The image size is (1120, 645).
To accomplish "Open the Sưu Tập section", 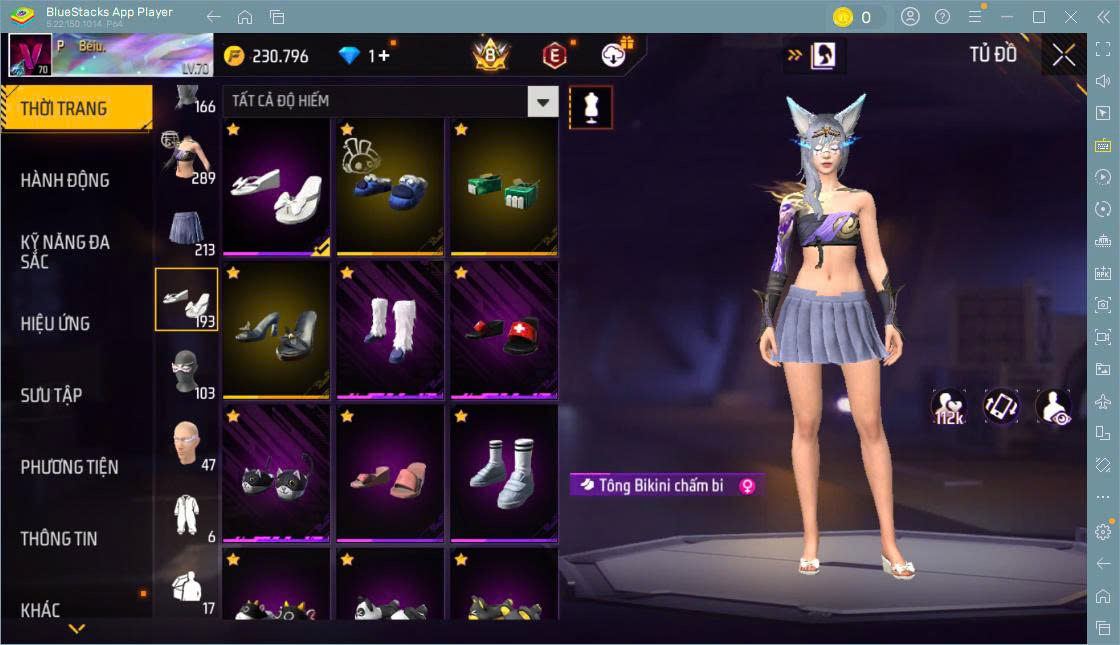I will [x=51, y=395].
